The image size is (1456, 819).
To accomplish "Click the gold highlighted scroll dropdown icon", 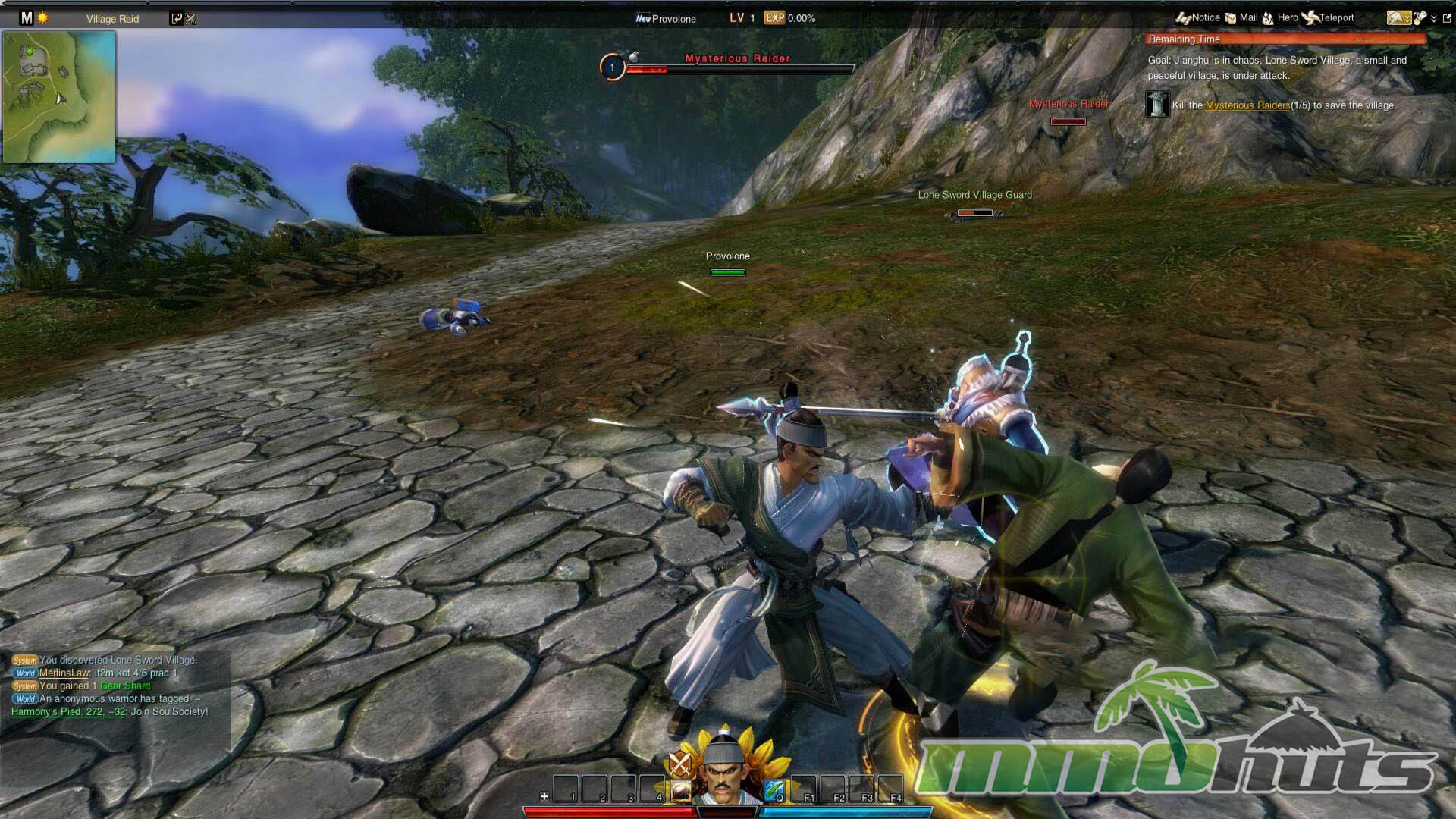I will (x=1398, y=17).
